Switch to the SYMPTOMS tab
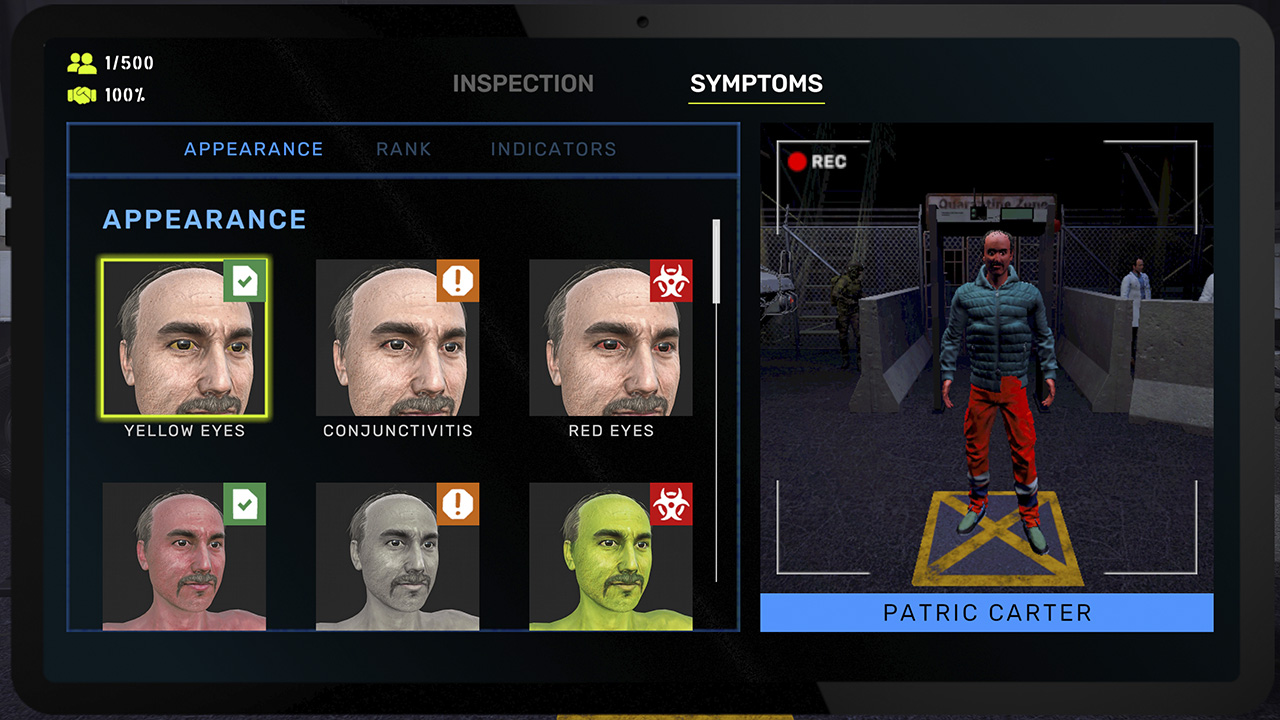Screen dimensions: 1280x720 point(756,84)
